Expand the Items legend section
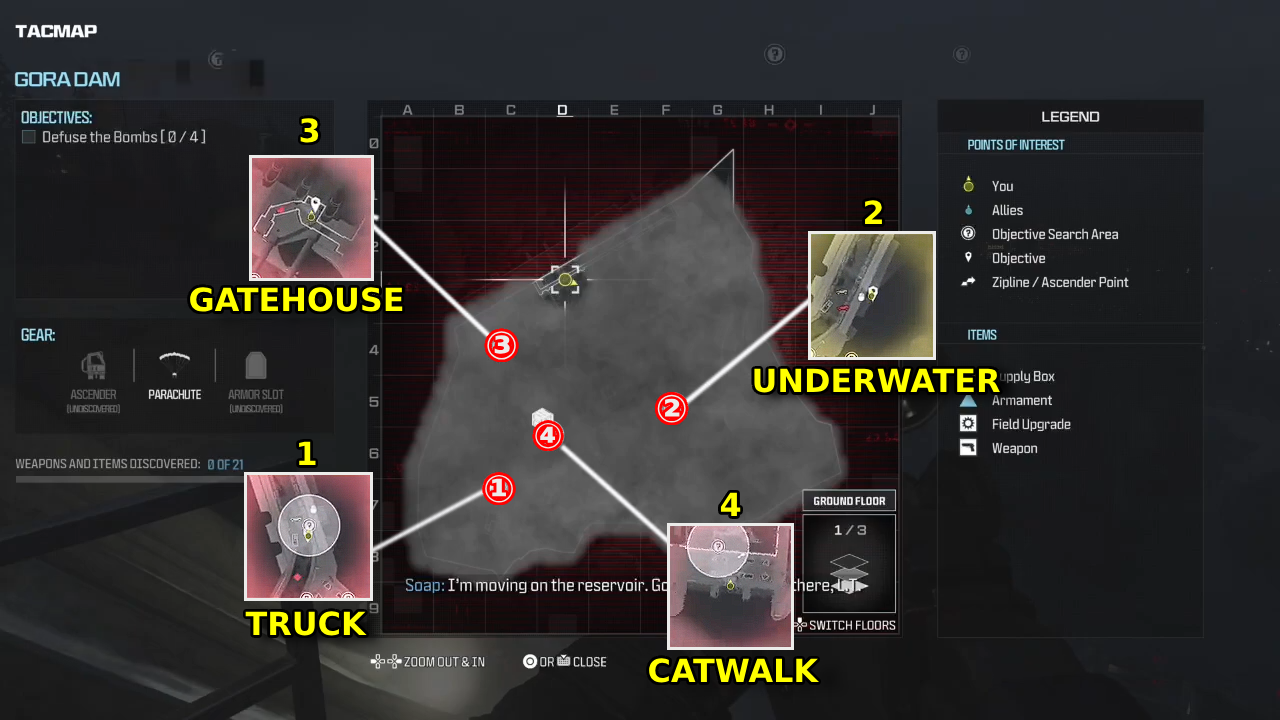 click(x=982, y=334)
